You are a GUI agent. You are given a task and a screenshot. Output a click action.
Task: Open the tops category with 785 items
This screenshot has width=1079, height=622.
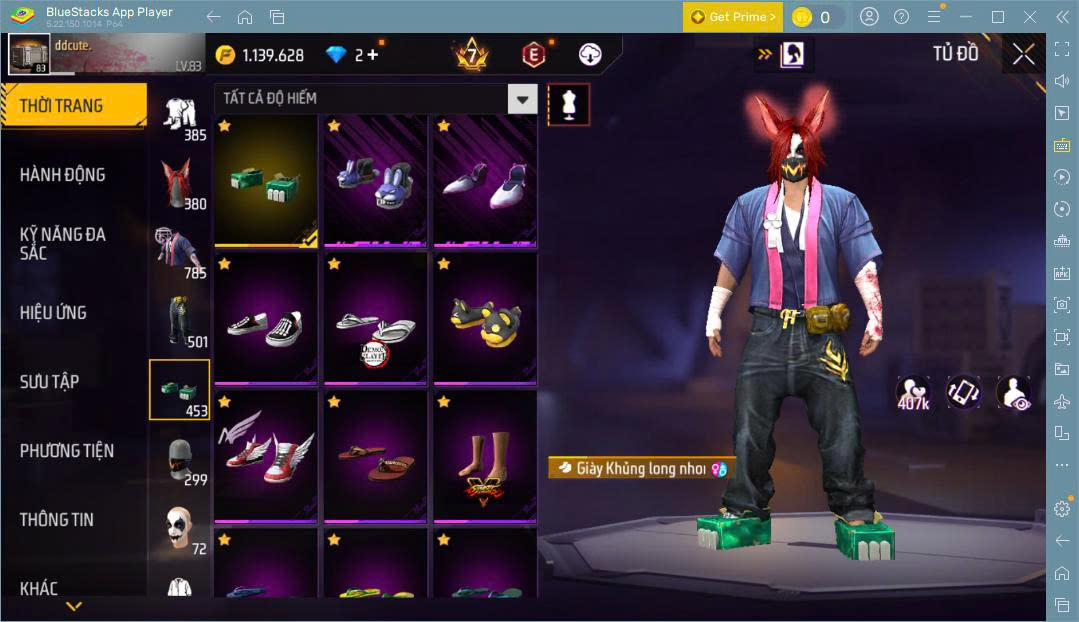pos(179,250)
